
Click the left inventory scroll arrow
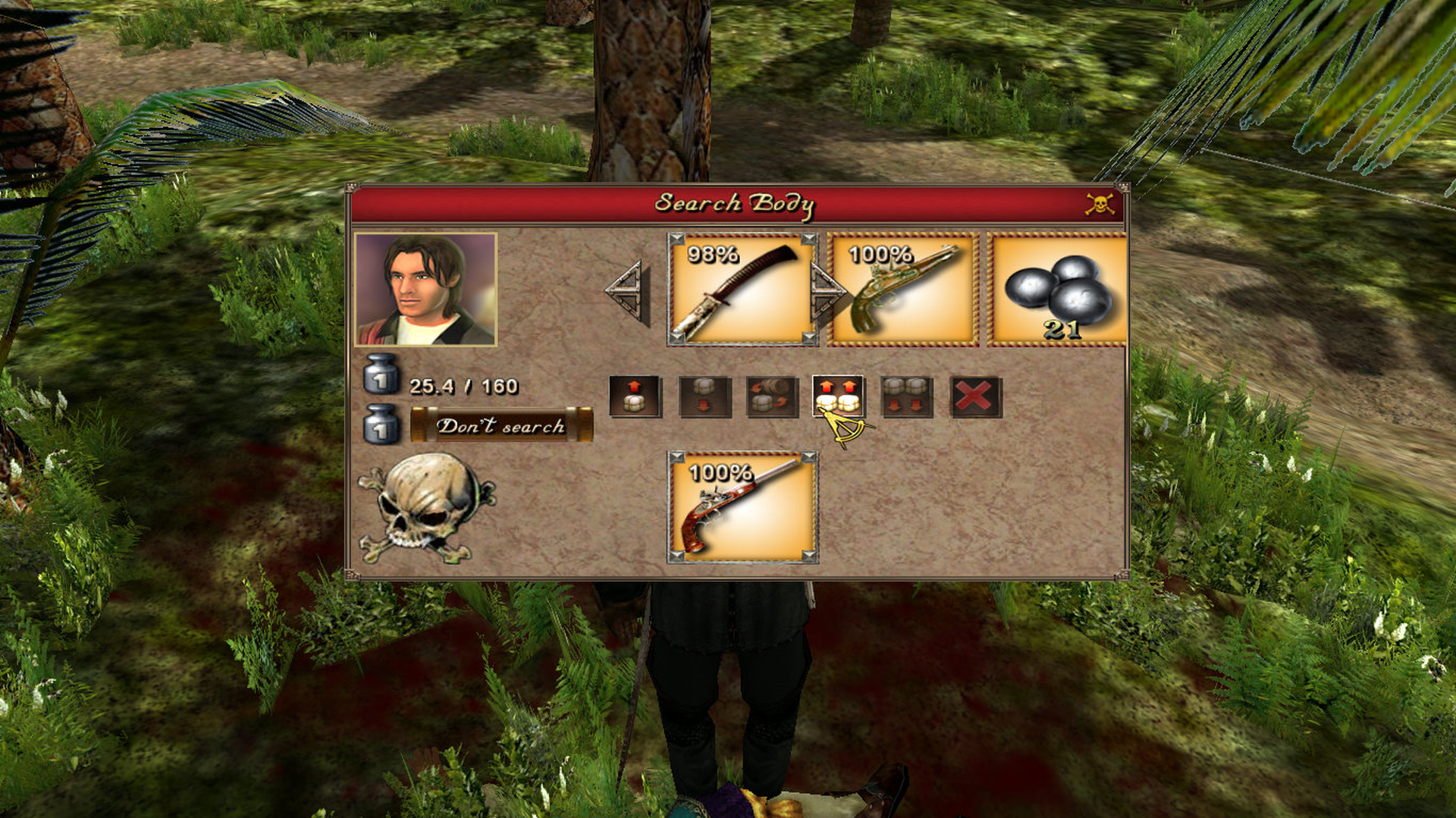626,290
